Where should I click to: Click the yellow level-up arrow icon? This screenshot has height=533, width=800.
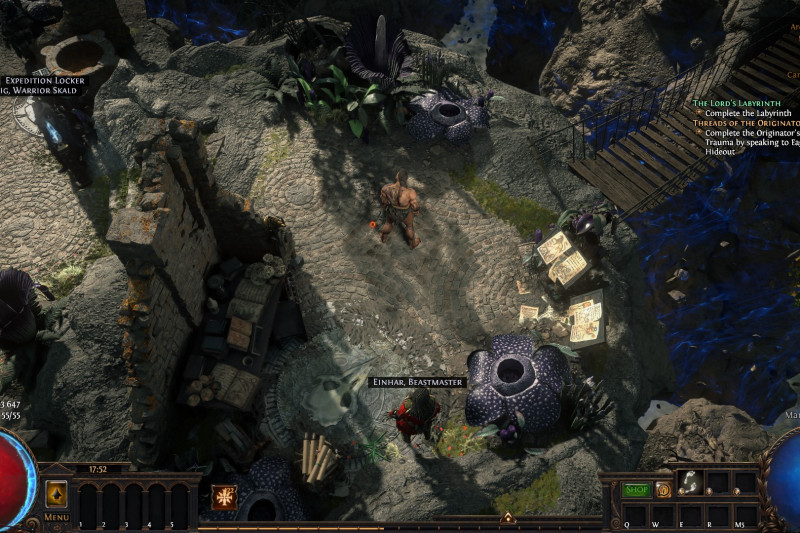tap(57, 493)
